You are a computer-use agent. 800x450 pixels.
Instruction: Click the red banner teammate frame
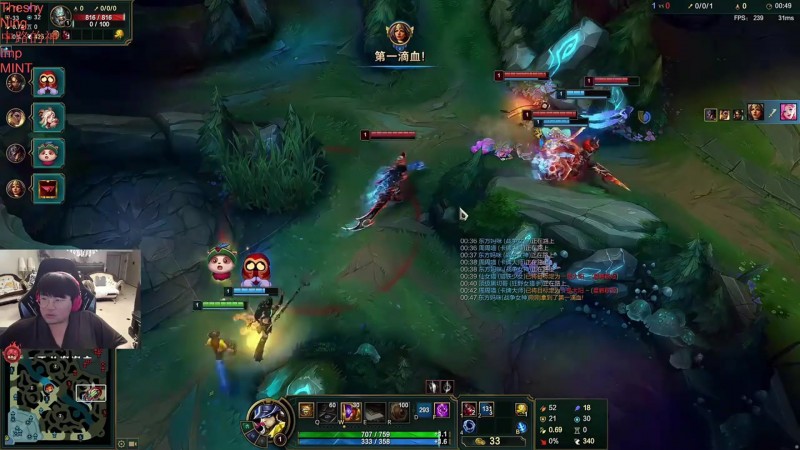[48, 187]
